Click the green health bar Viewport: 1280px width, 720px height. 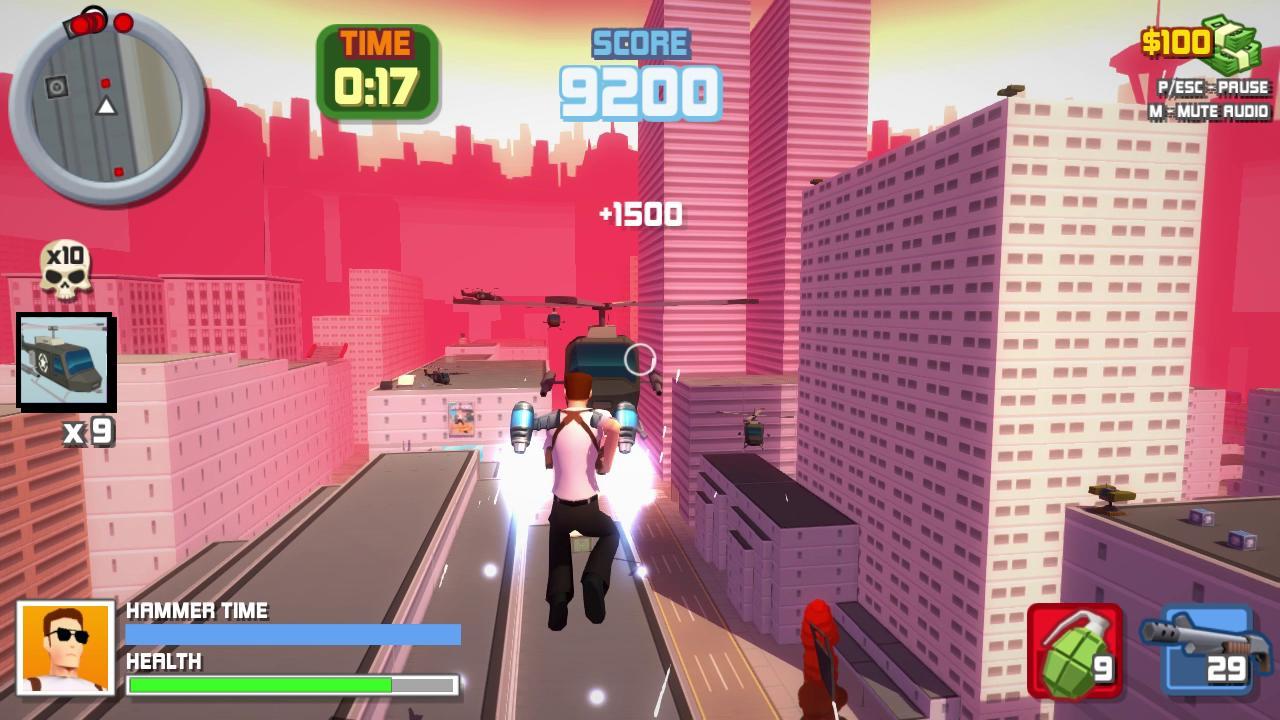[x=260, y=685]
